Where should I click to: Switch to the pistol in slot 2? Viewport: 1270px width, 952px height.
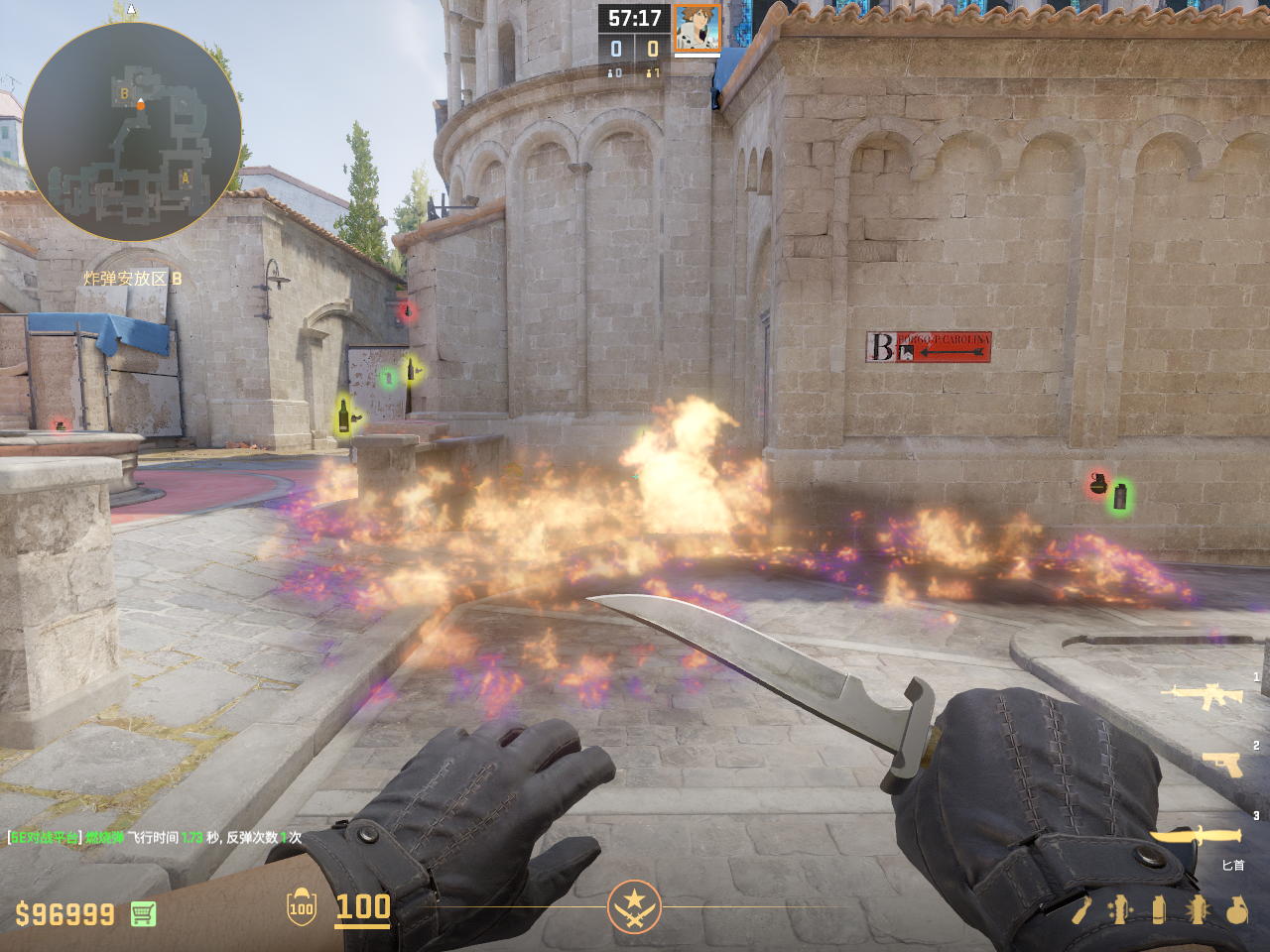click(x=1221, y=763)
